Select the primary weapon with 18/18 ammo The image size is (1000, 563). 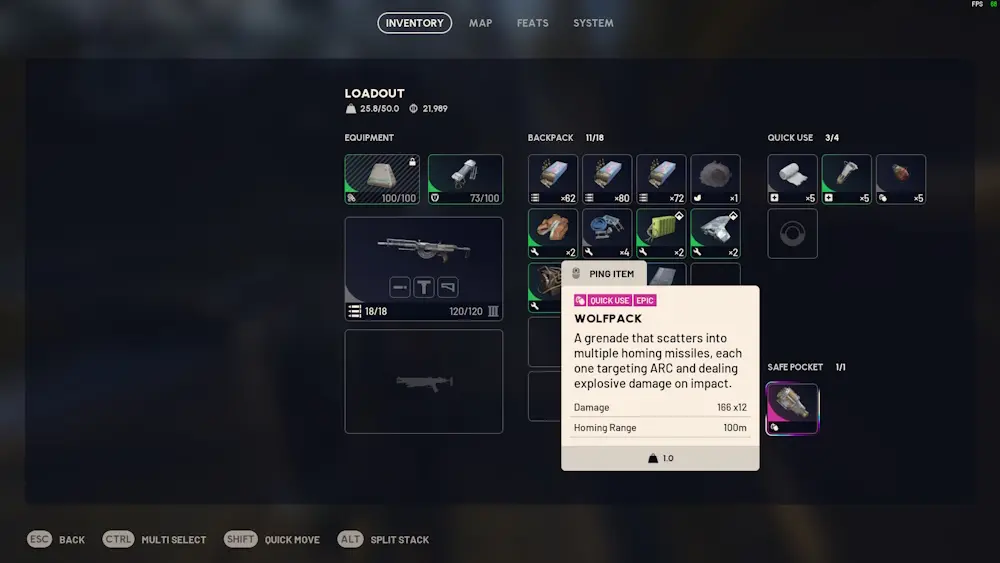click(x=424, y=268)
